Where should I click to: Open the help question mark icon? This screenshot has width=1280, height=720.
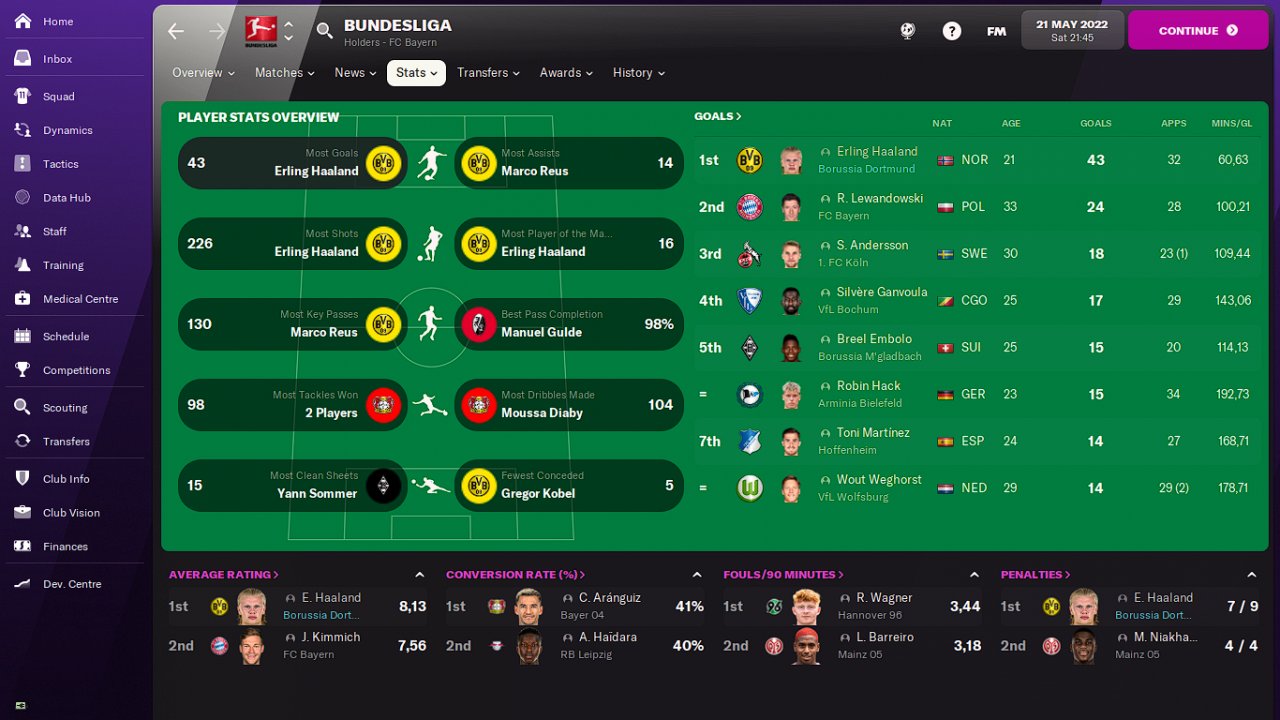pos(951,31)
